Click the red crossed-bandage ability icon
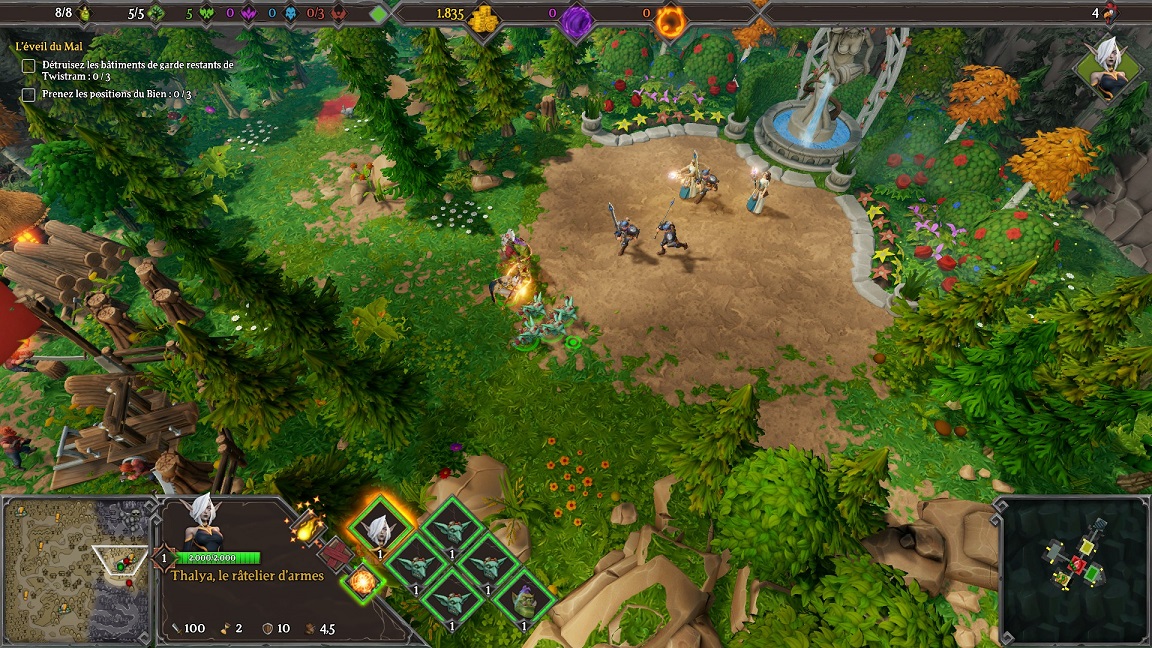Screen dimensions: 1152x648 pos(334,553)
